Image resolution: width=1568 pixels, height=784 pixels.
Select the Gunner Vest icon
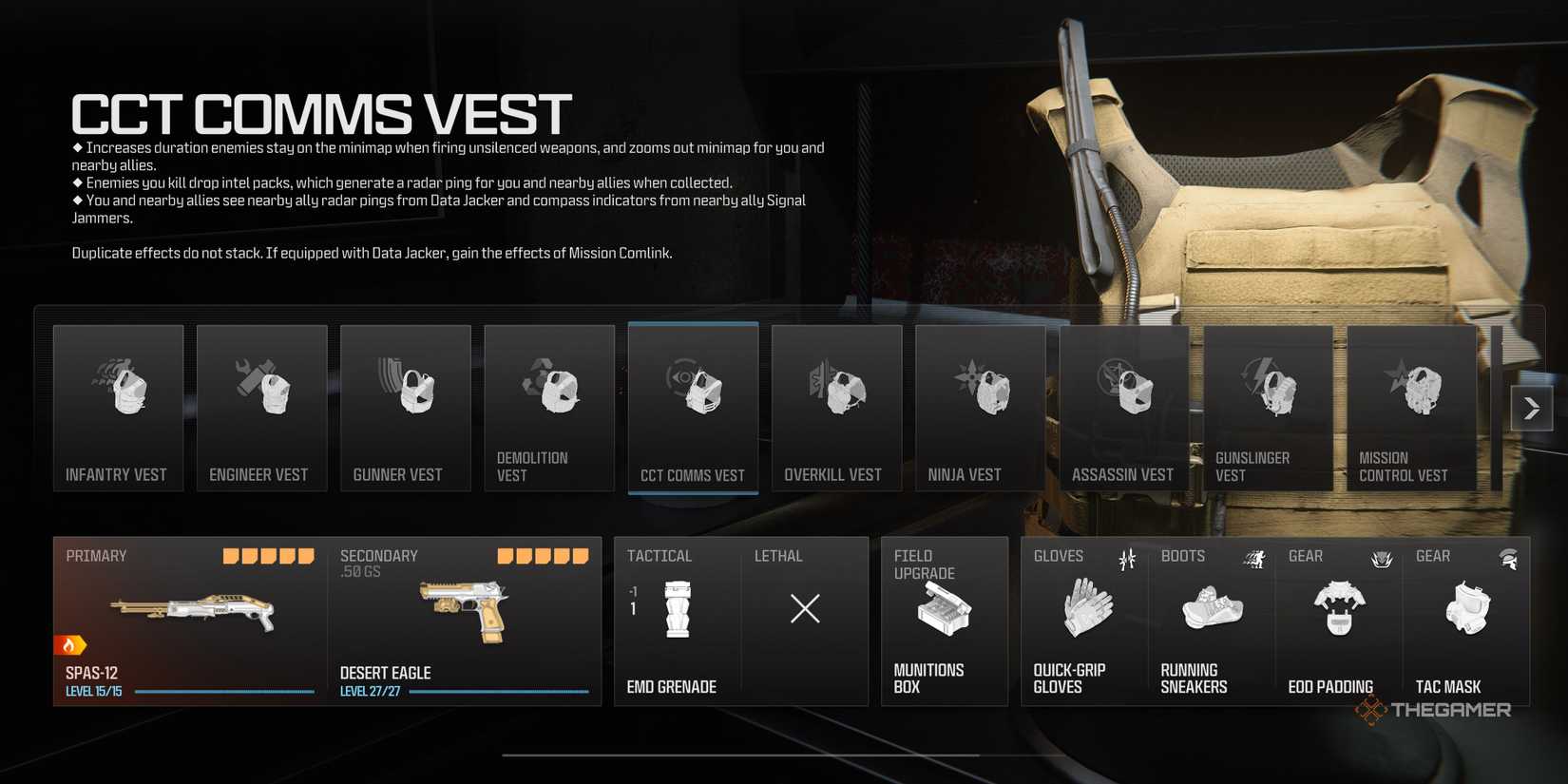click(405, 399)
